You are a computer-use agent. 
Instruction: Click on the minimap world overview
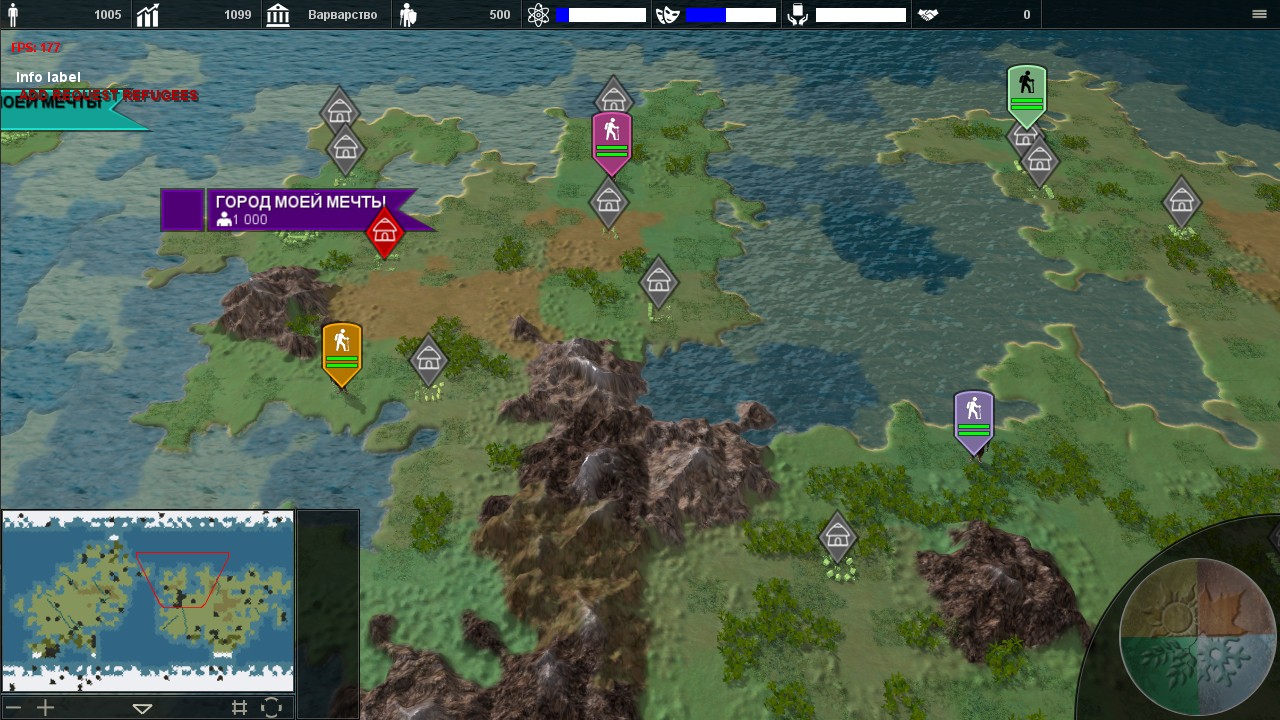[148, 600]
